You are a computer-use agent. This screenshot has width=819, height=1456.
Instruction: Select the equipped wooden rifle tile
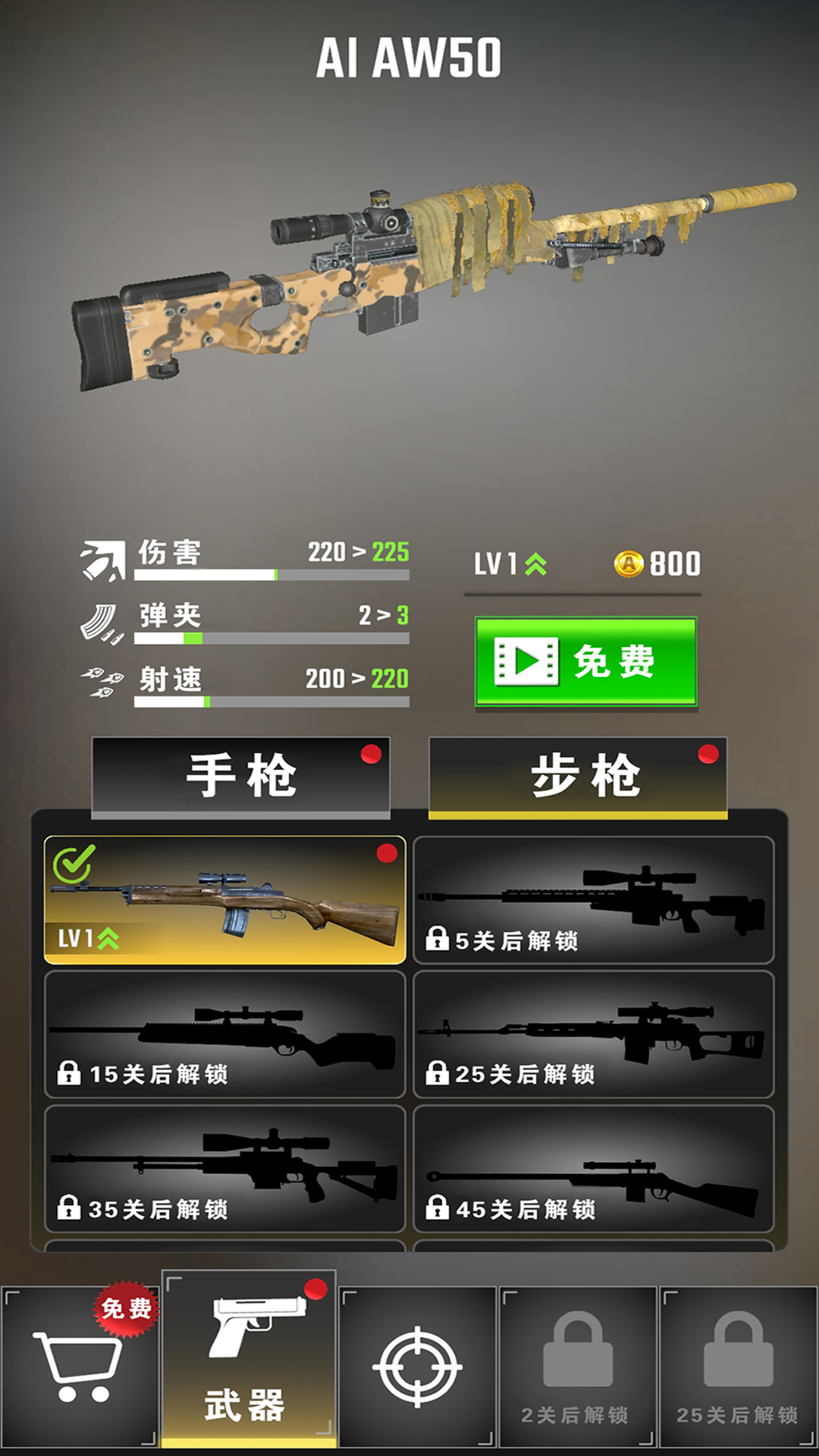(225, 900)
